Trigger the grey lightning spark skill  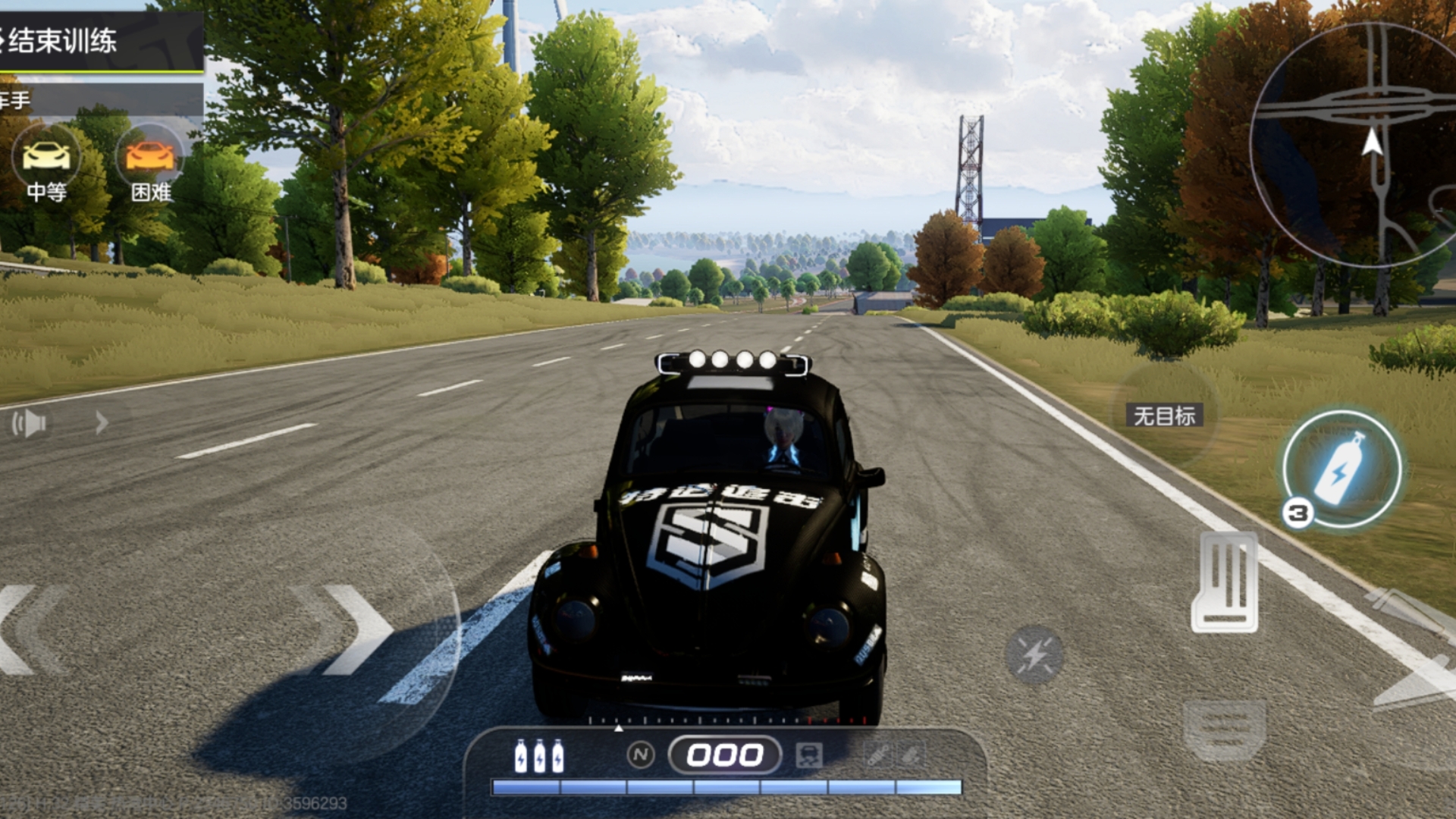coord(1034,655)
